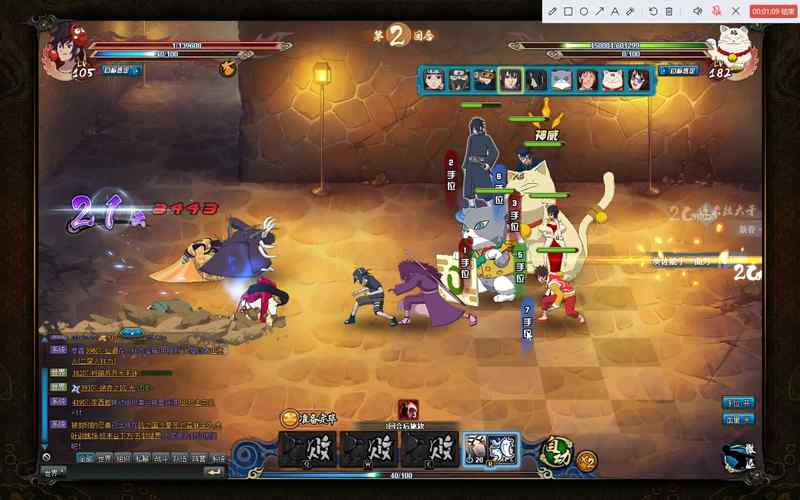Select the first disabled 败 skill card
800x500 pixels.
click(309, 451)
